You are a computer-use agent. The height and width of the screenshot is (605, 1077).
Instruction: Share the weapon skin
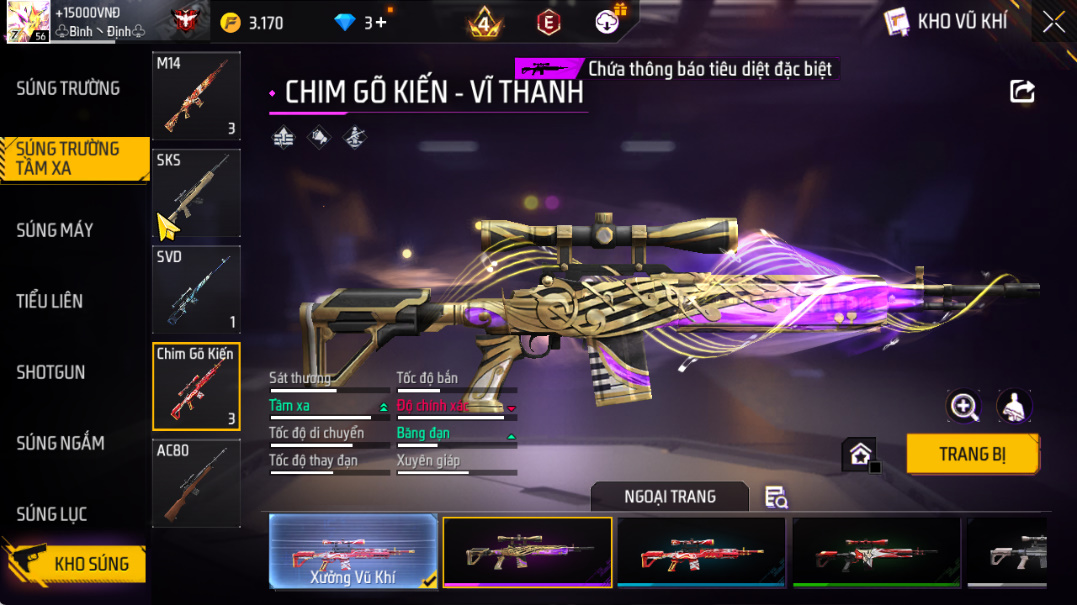pyautogui.click(x=1022, y=92)
